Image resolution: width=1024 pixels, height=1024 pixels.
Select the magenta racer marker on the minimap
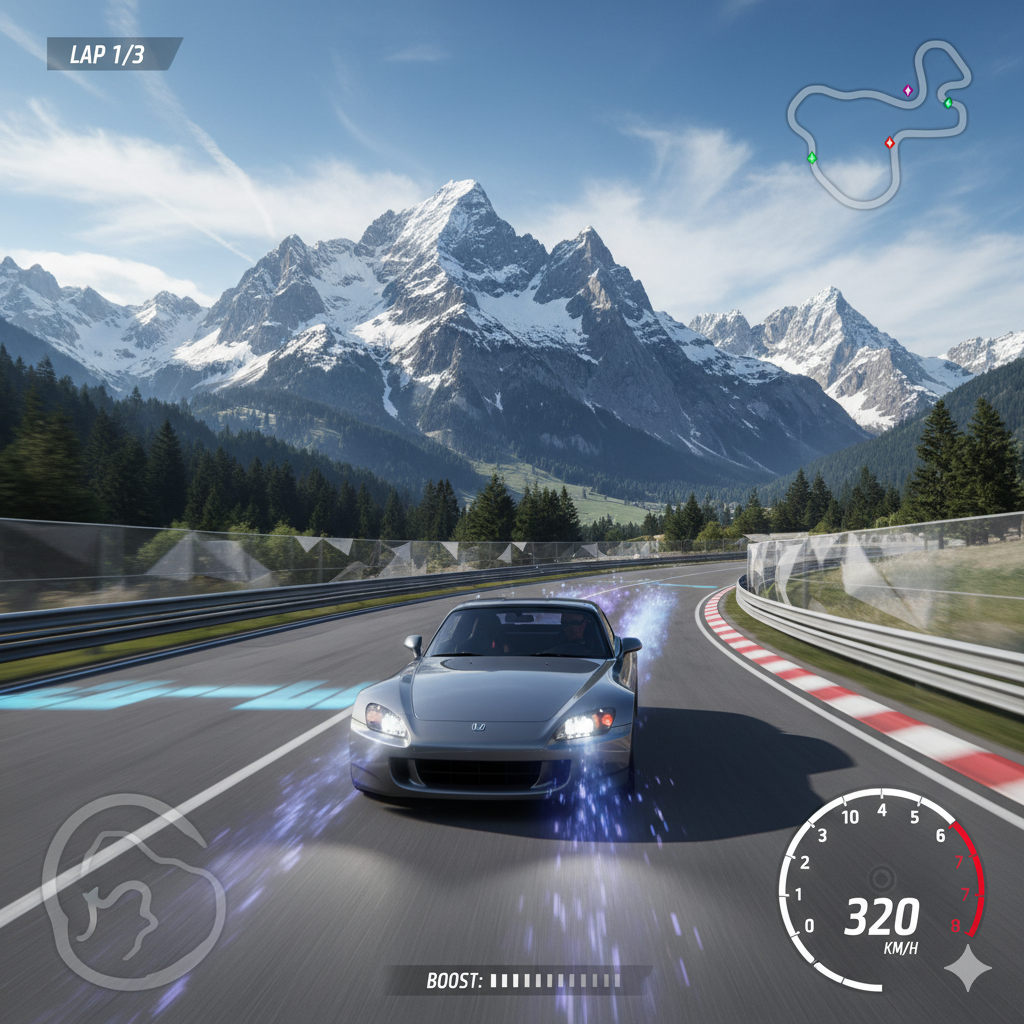coord(908,90)
